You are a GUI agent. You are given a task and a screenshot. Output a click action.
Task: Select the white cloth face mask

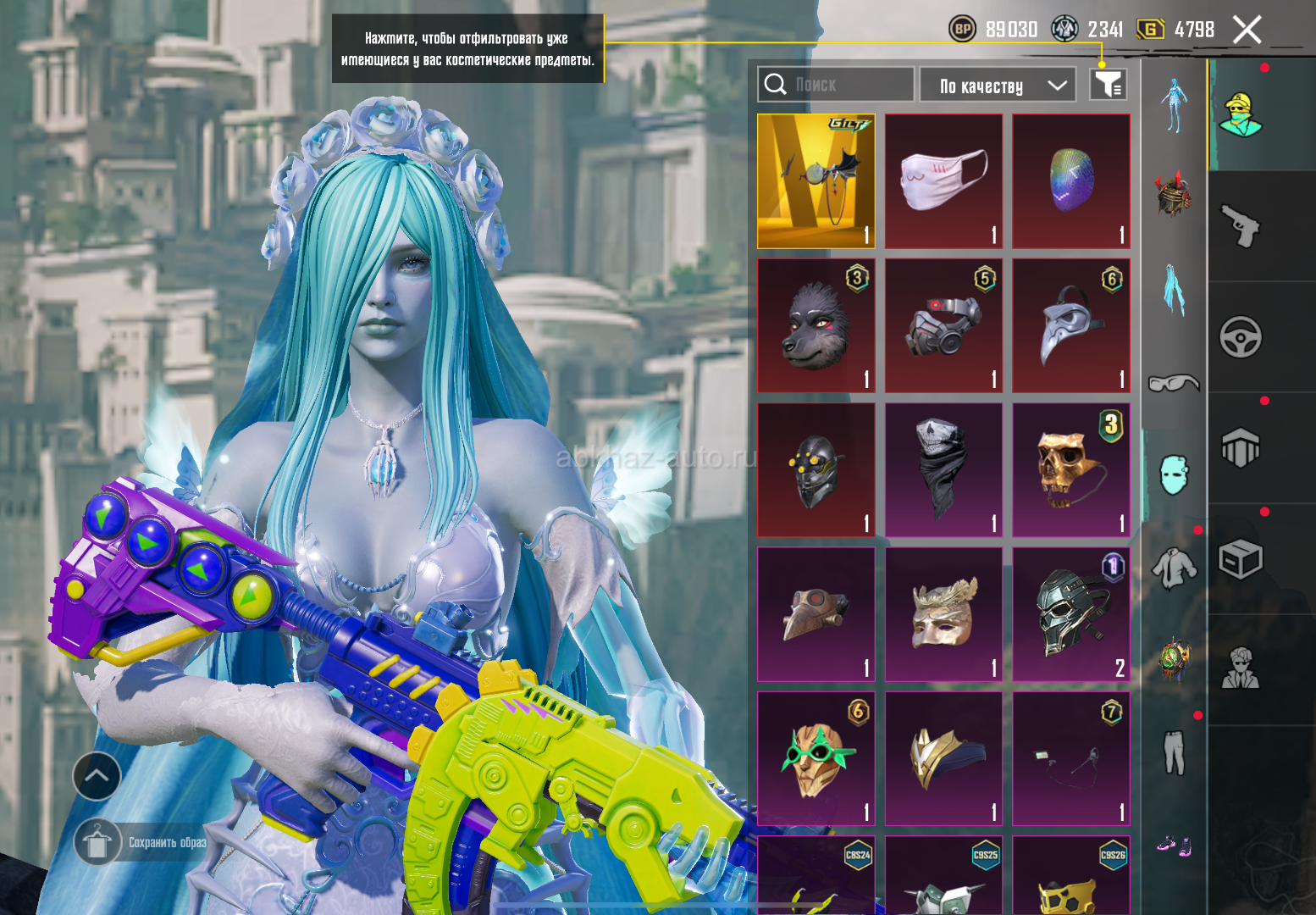click(x=943, y=181)
